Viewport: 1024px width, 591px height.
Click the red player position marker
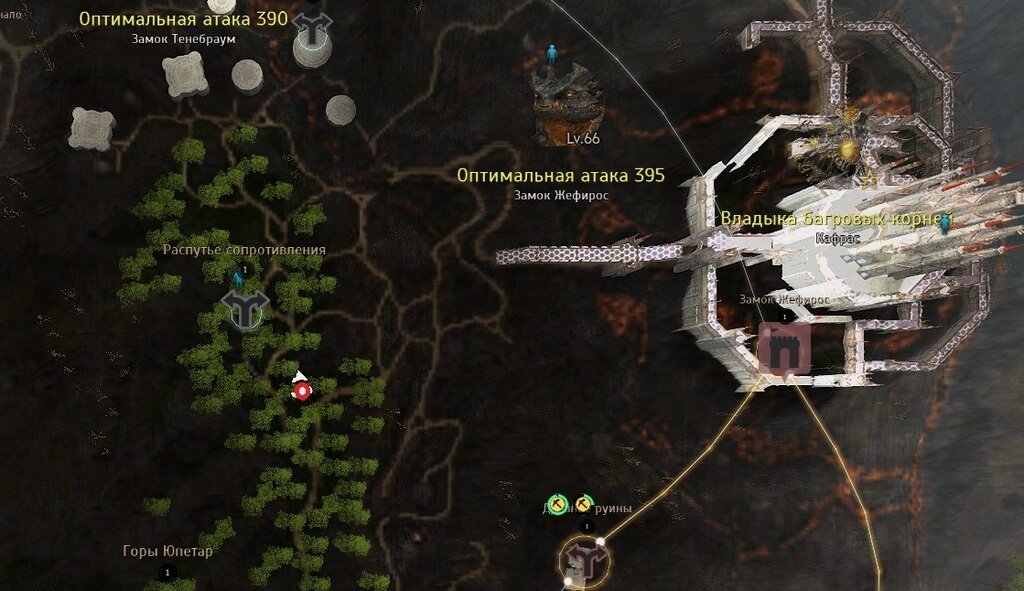pos(301,389)
